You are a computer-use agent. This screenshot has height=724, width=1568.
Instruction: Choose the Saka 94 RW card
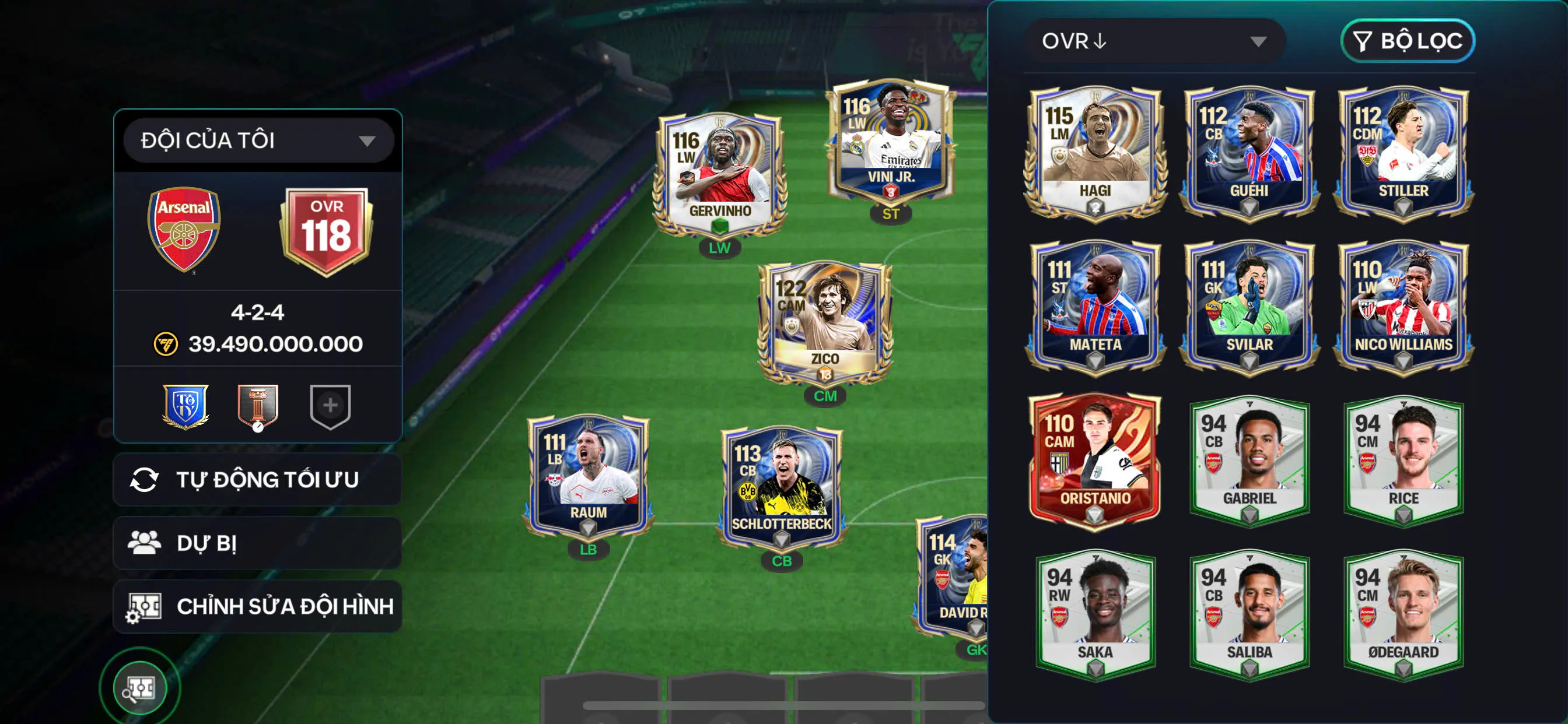point(1095,614)
